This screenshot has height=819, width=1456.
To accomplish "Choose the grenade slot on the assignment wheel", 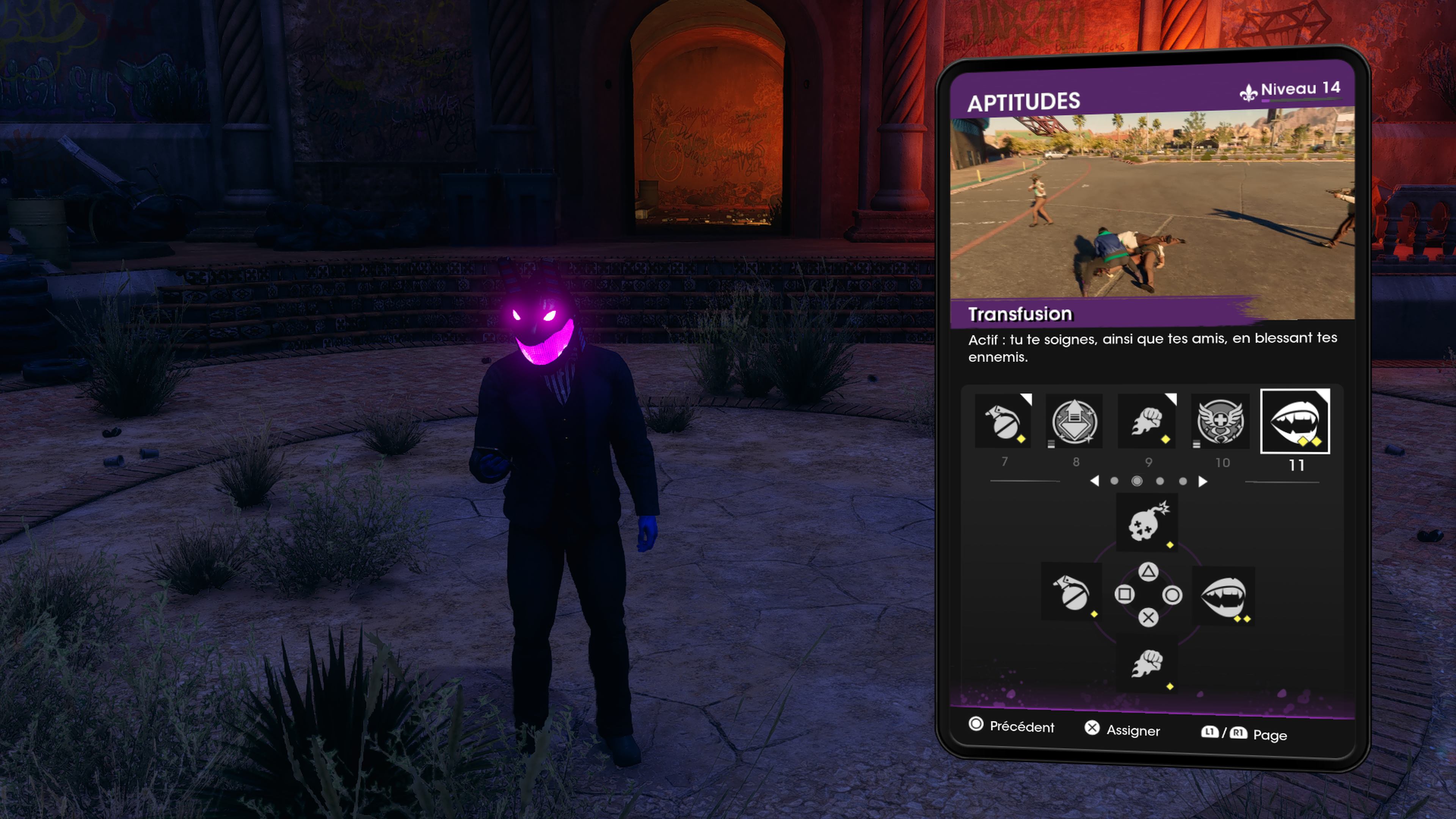I will 1071,592.
